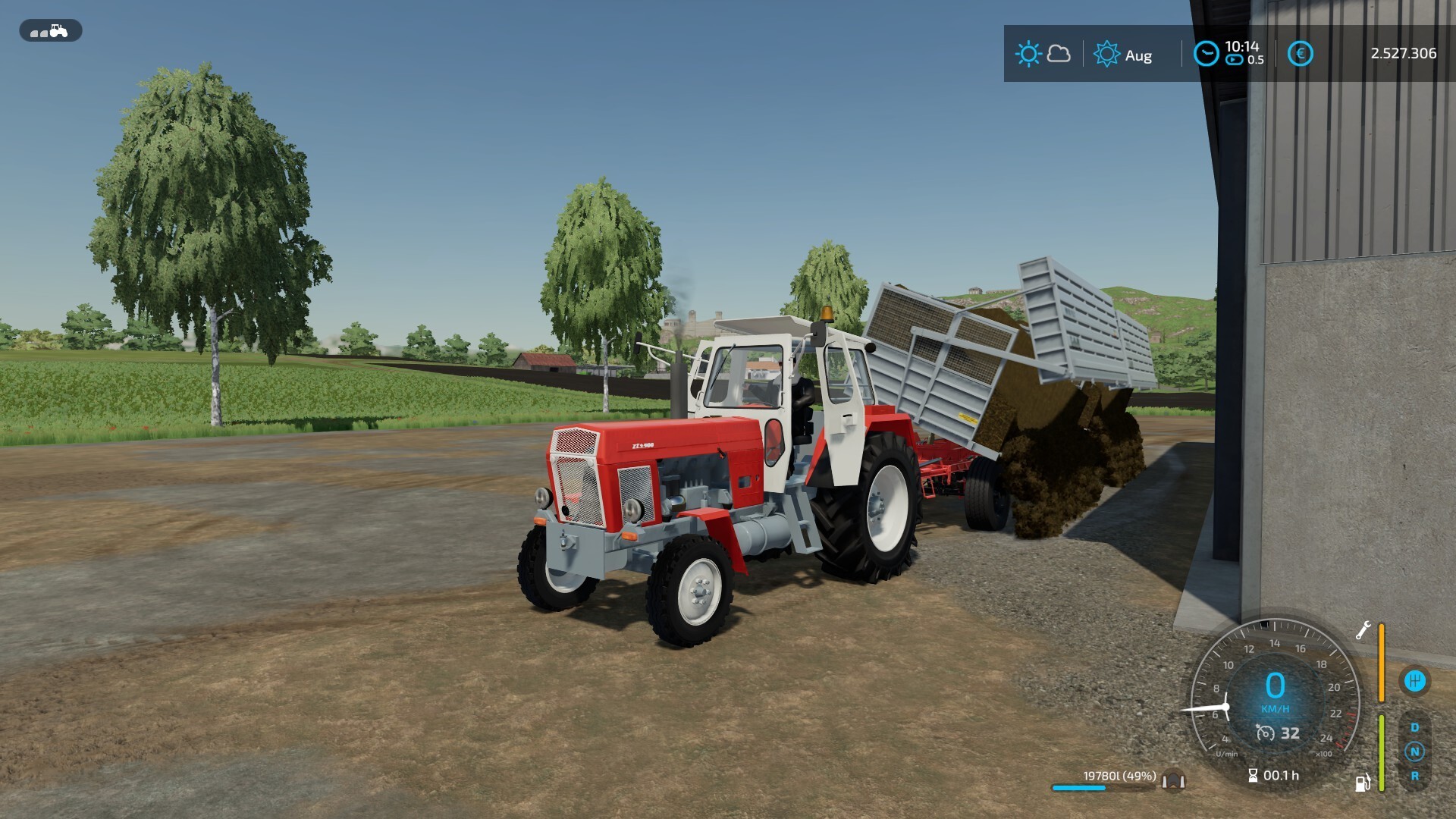Click the August season sun icon

click(x=1106, y=54)
